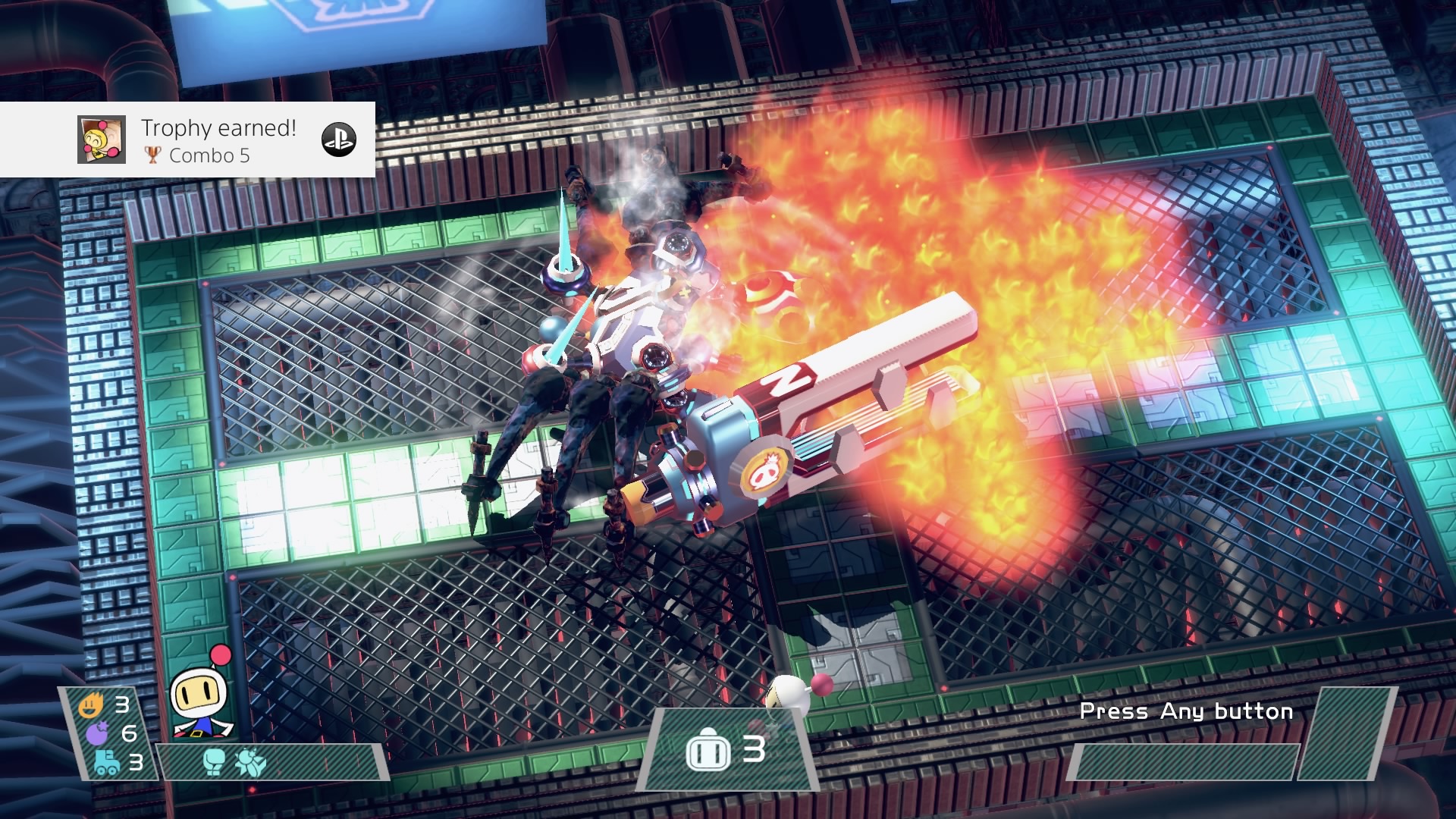
Task: Click the orange fire power-up icon
Action: coord(90,707)
